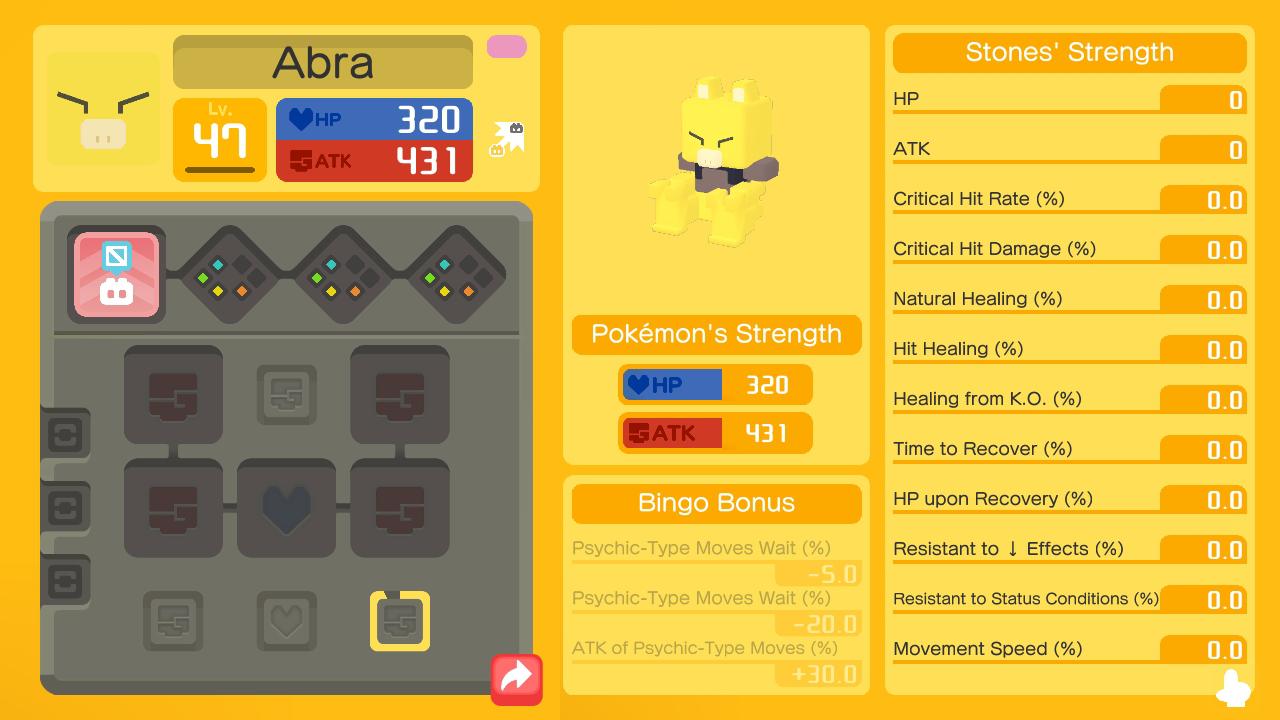Click the highlighted ATK socket in bottom row
1280x720 pixels.
400,621
